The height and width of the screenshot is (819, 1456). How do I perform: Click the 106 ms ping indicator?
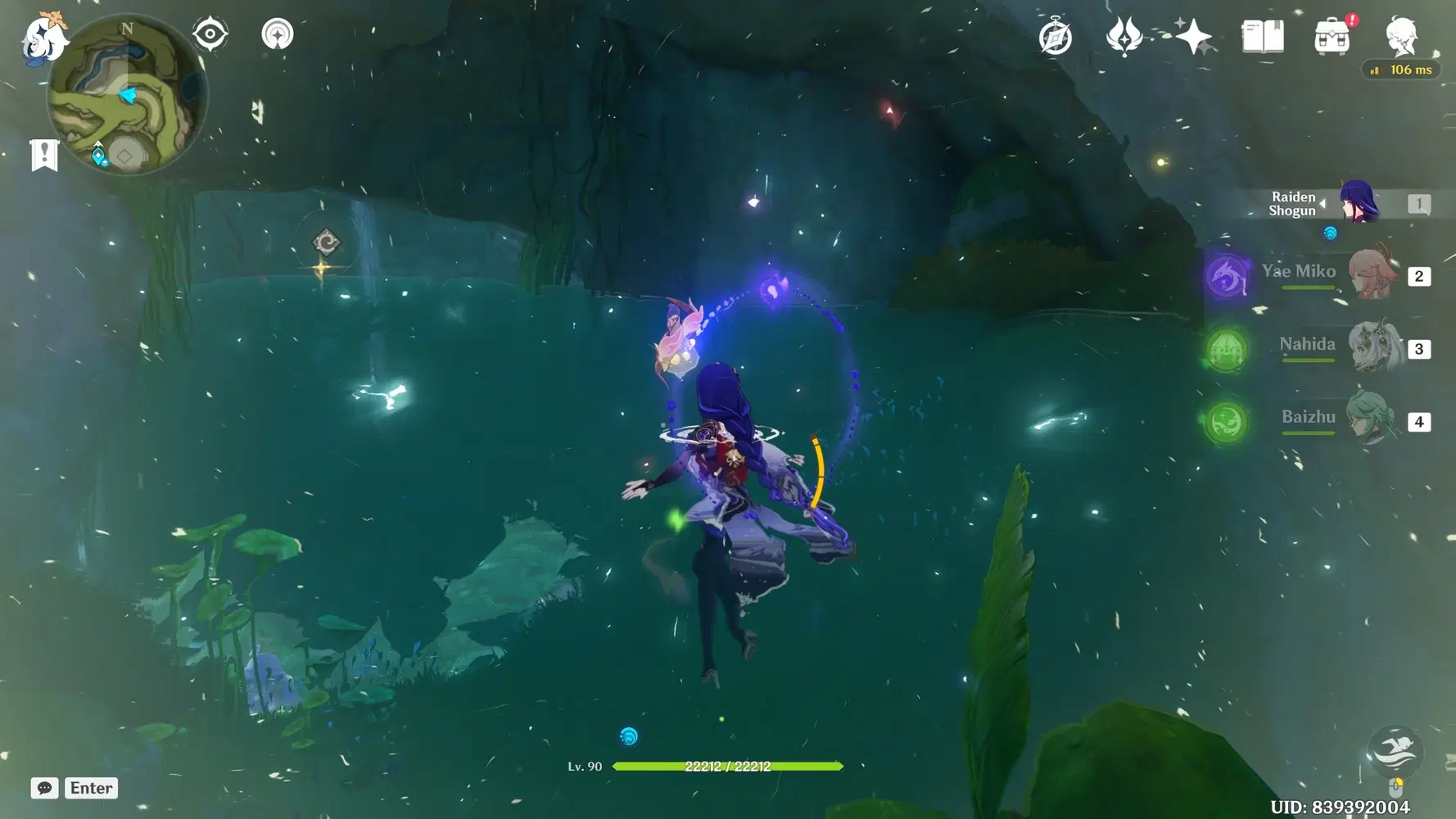(x=1401, y=70)
